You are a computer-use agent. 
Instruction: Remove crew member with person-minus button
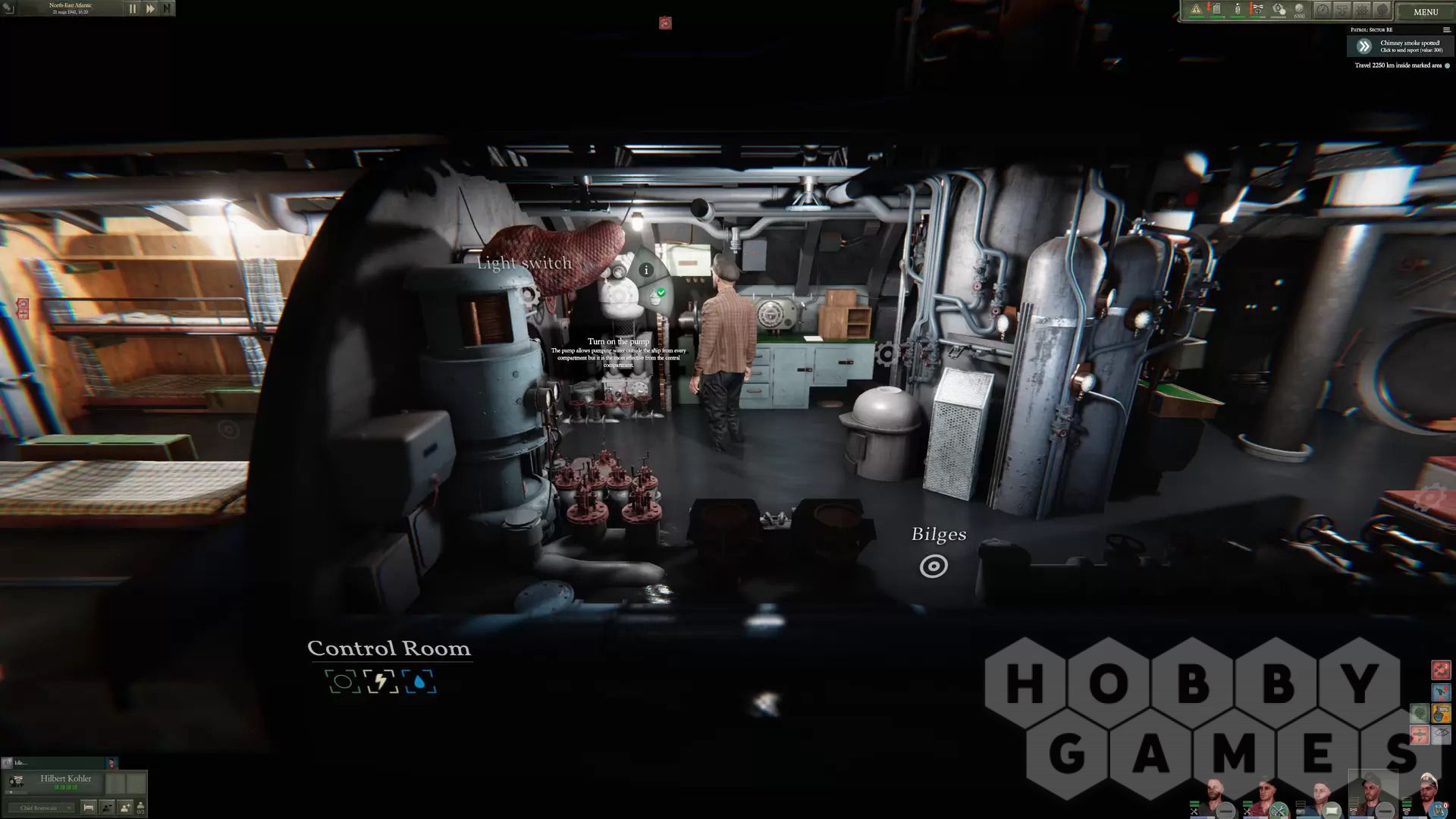(x=107, y=808)
